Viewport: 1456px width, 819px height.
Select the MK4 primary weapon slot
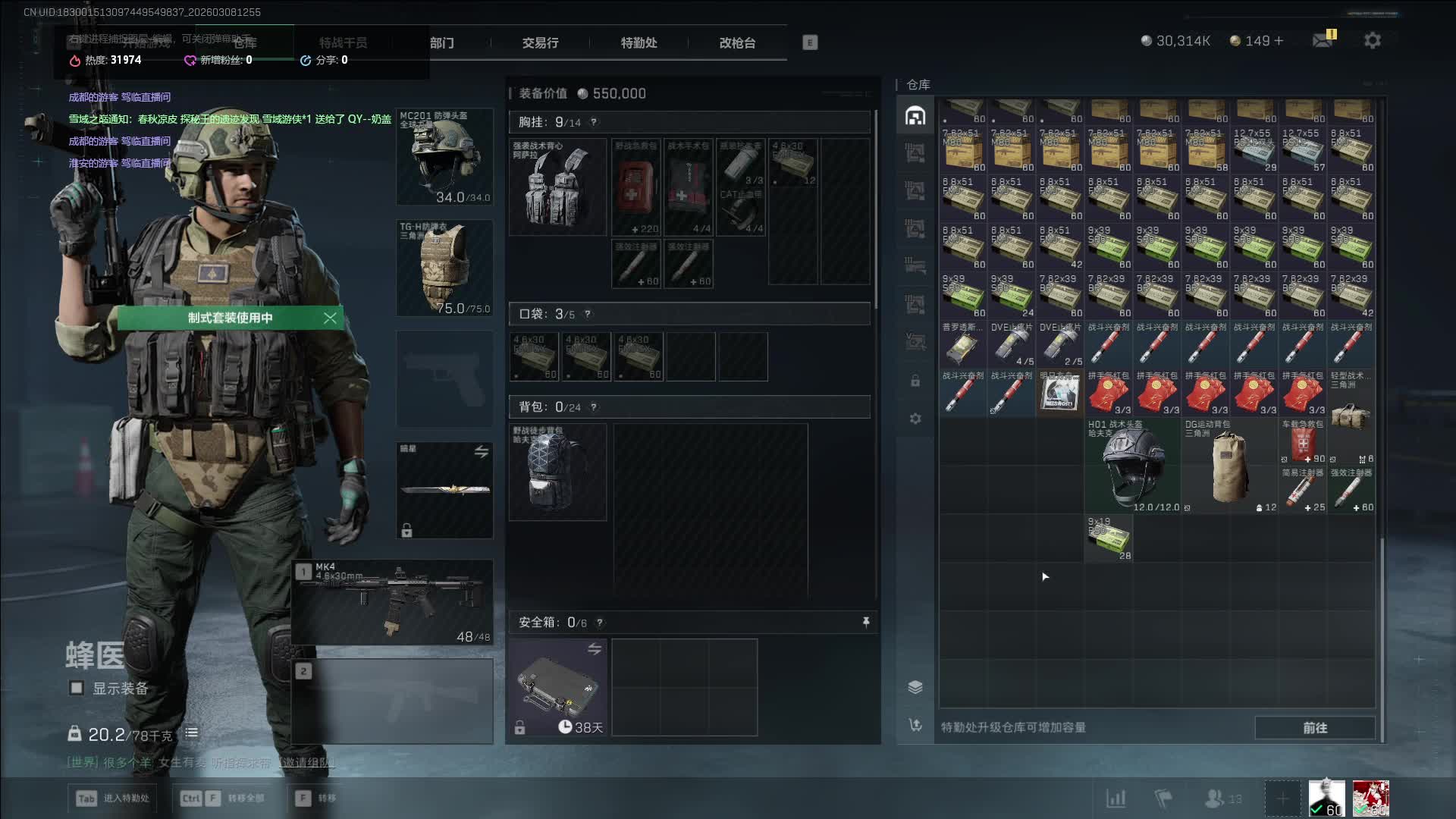(393, 603)
